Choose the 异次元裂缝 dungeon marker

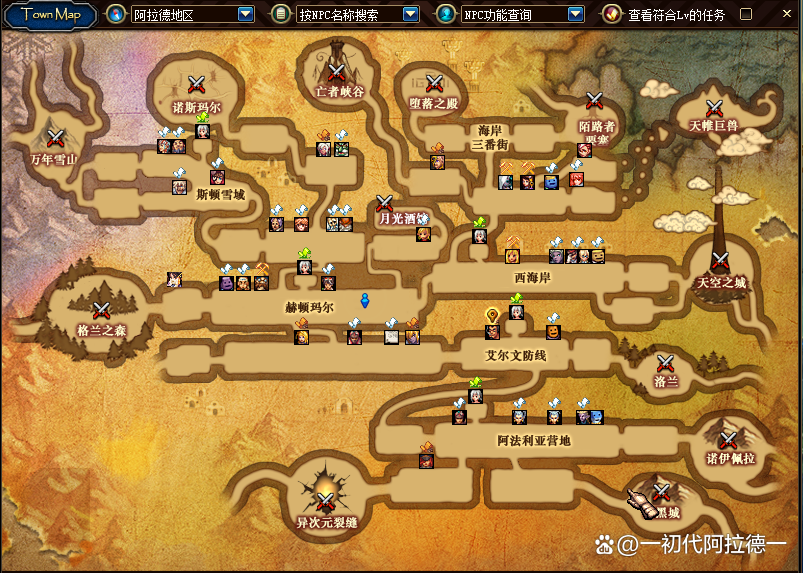tap(326, 502)
